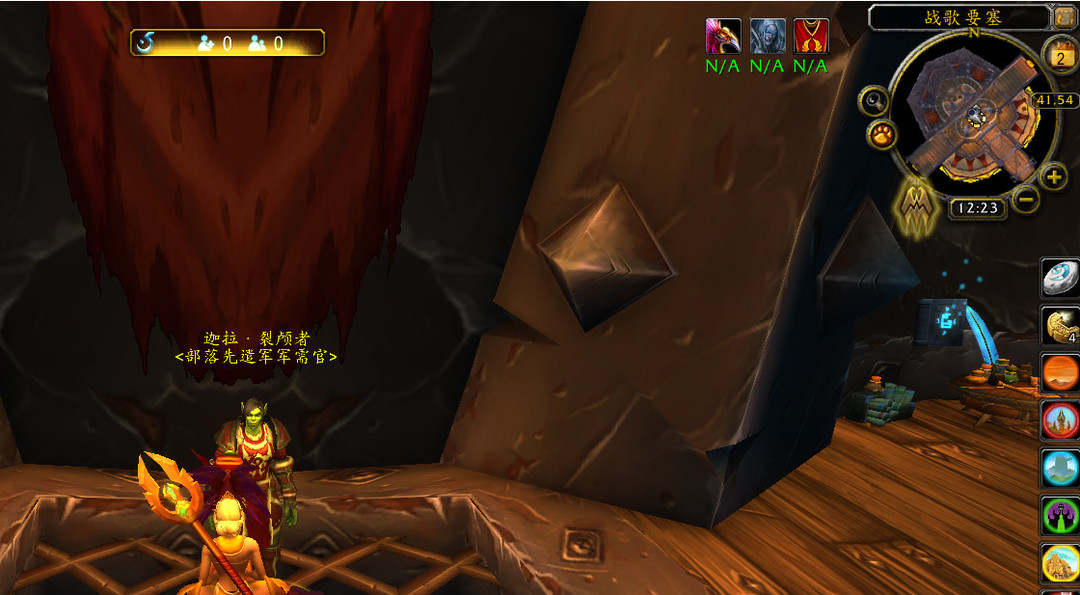
Task: Click the 12:23 clock button
Action: 977,208
